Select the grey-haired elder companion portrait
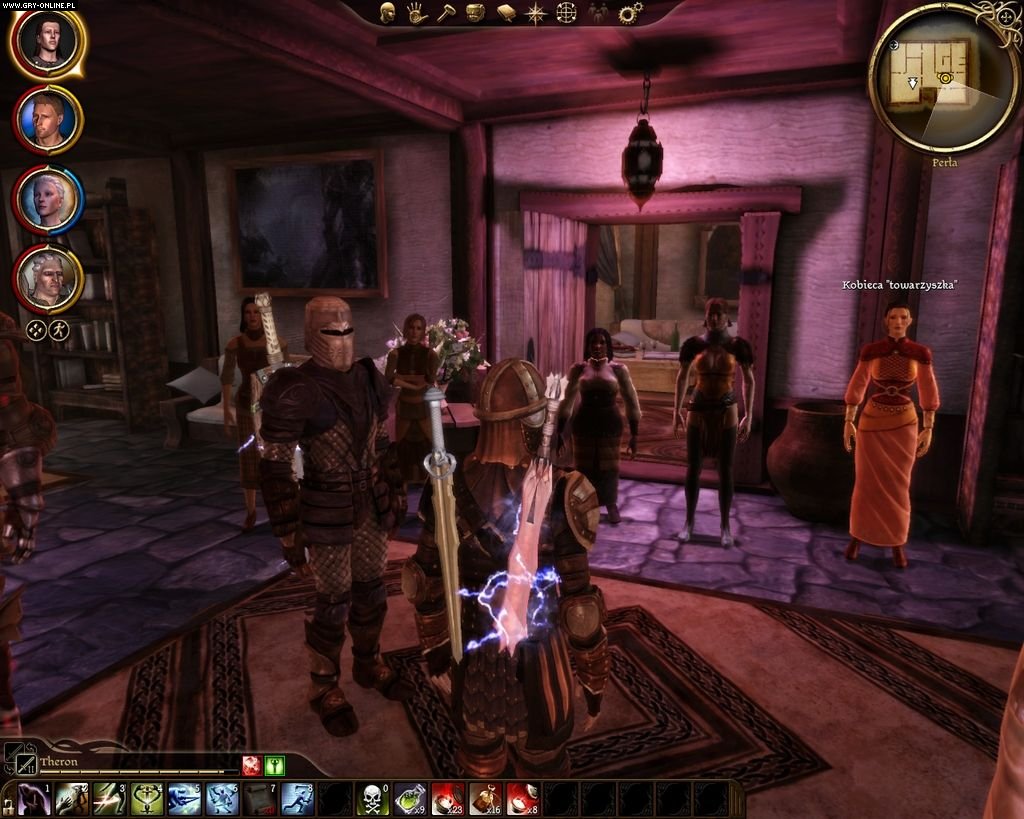 pyautogui.click(x=47, y=276)
